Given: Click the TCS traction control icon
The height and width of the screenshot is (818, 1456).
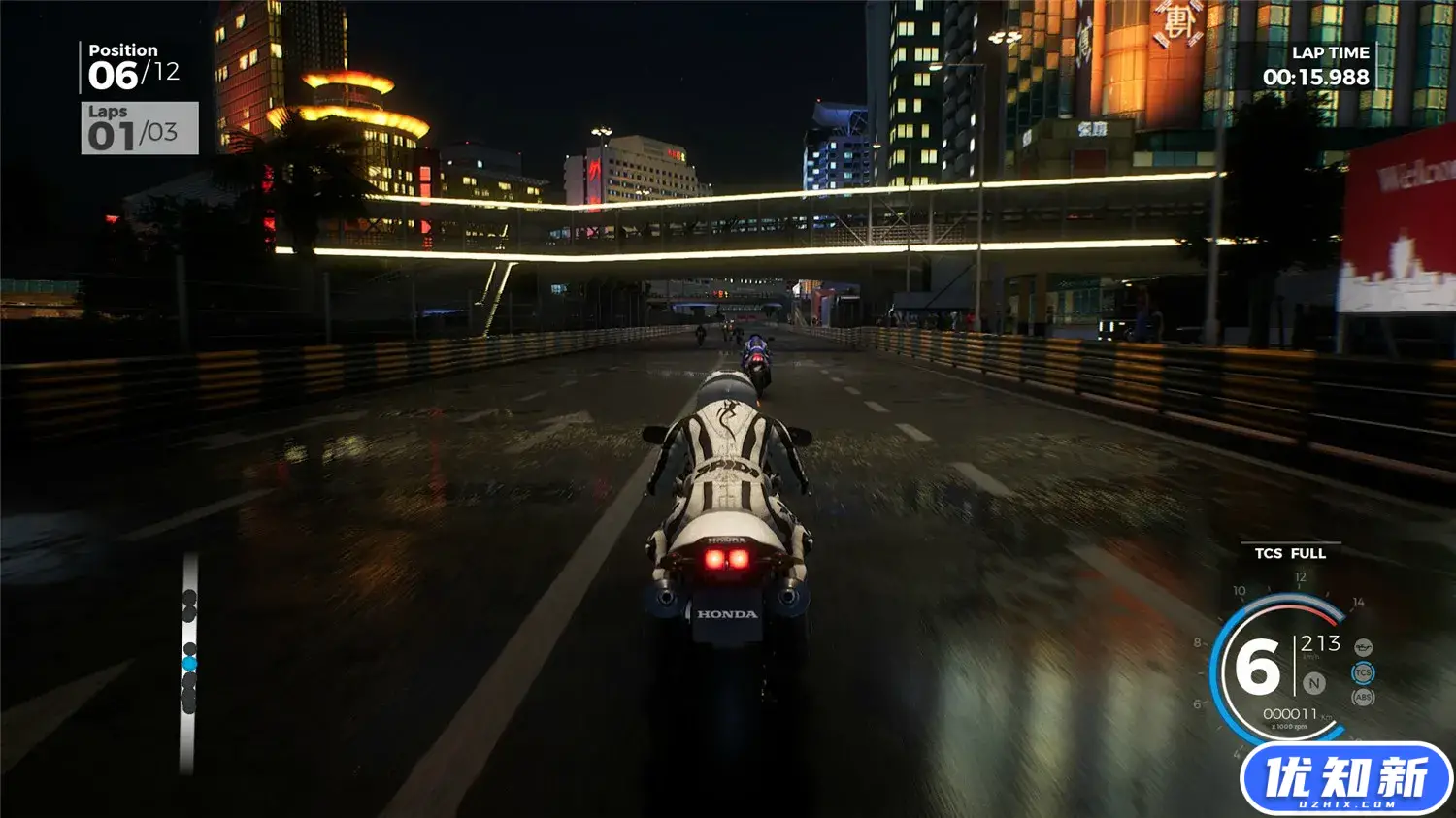Looking at the screenshot, I should click(x=1363, y=671).
